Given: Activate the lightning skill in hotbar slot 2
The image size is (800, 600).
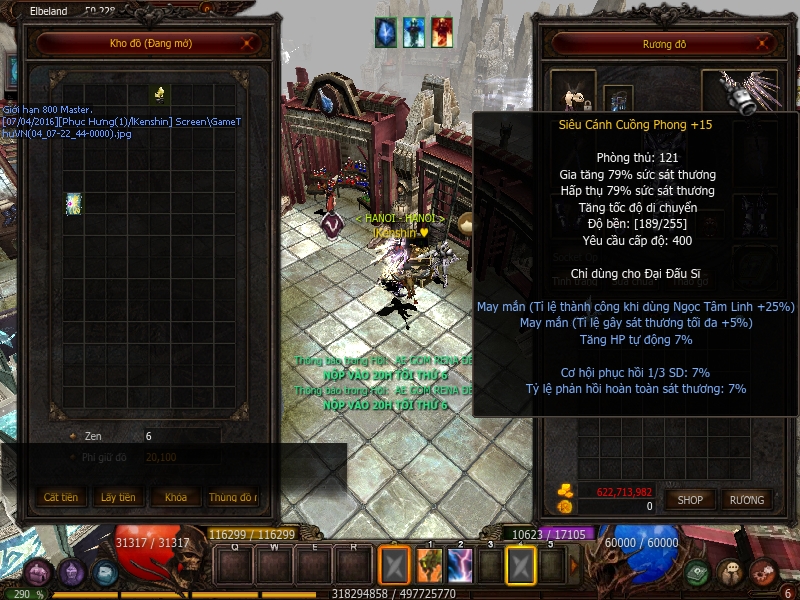Looking at the screenshot, I should click(460, 566).
